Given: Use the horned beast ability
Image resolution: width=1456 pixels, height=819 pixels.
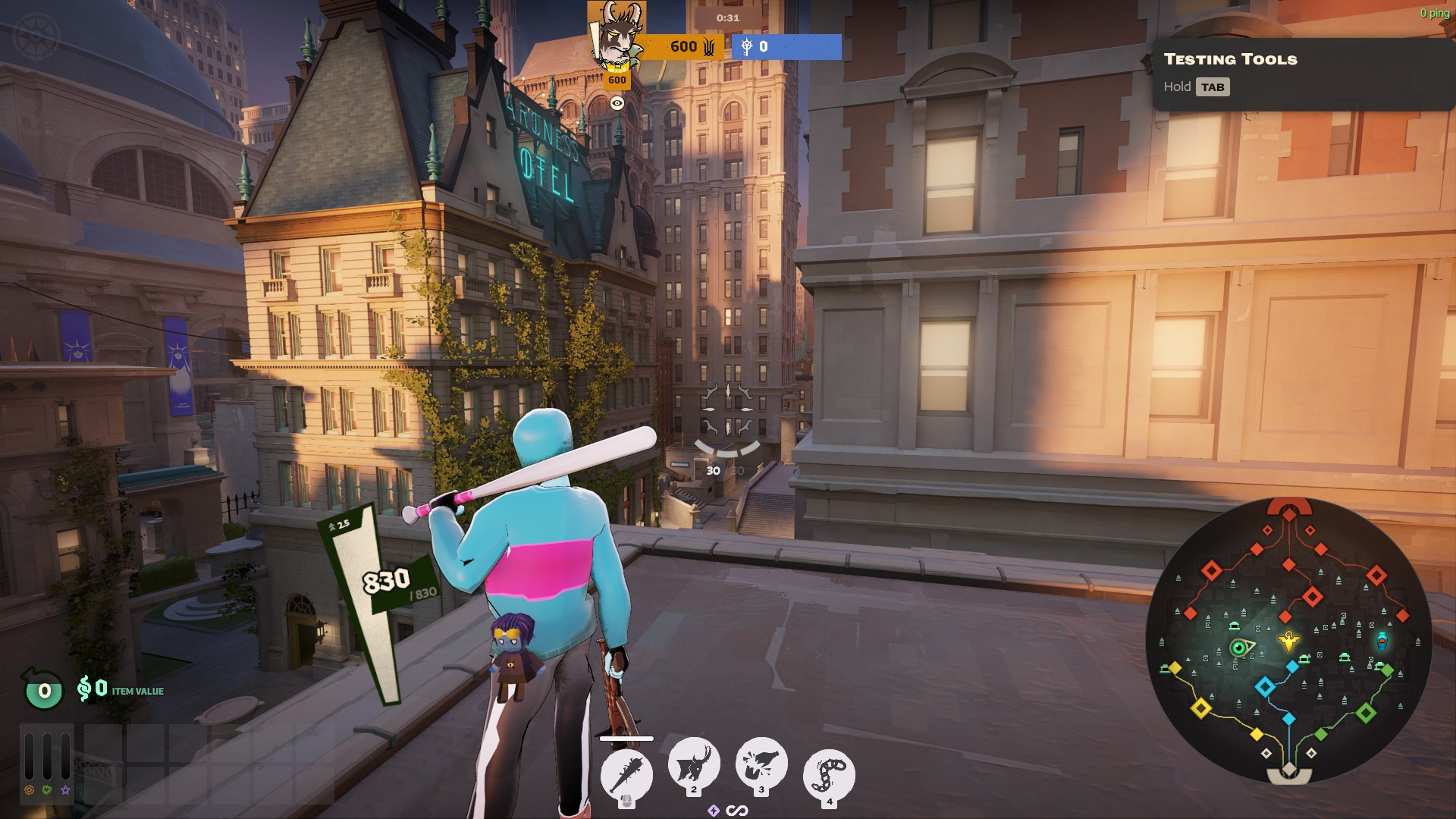Looking at the screenshot, I should click(693, 764).
